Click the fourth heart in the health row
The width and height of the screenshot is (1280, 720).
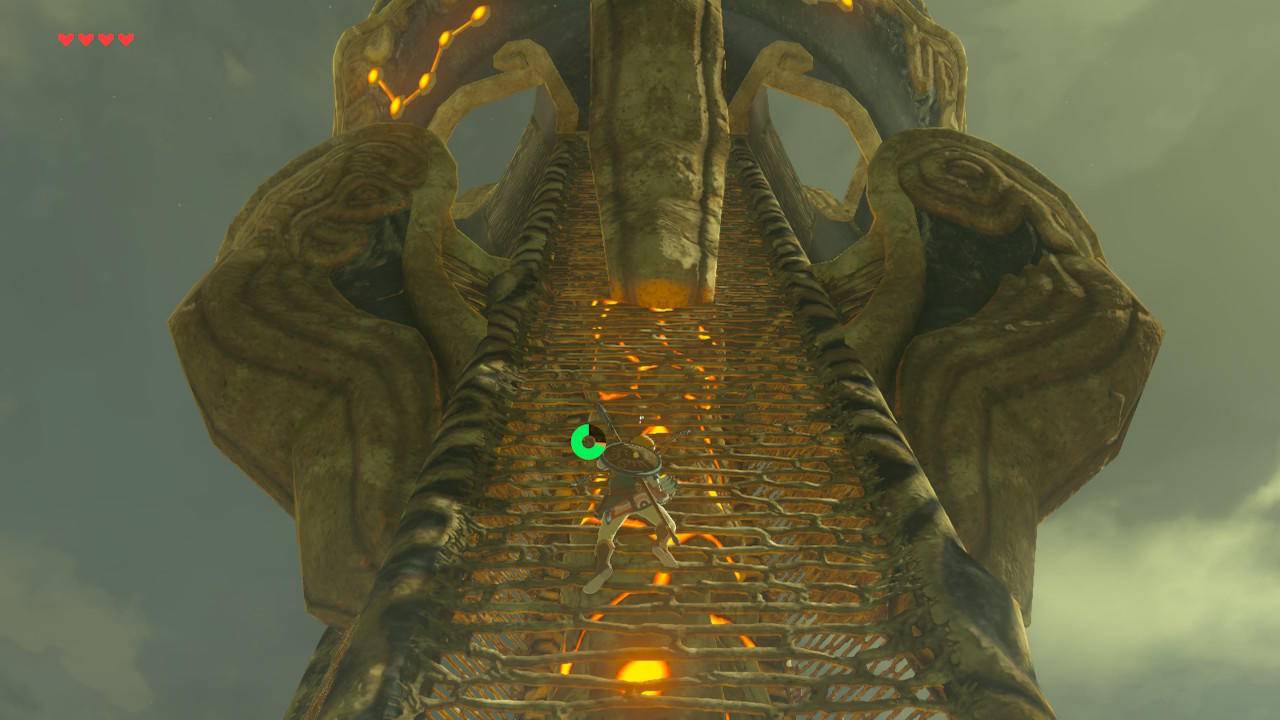tap(124, 40)
